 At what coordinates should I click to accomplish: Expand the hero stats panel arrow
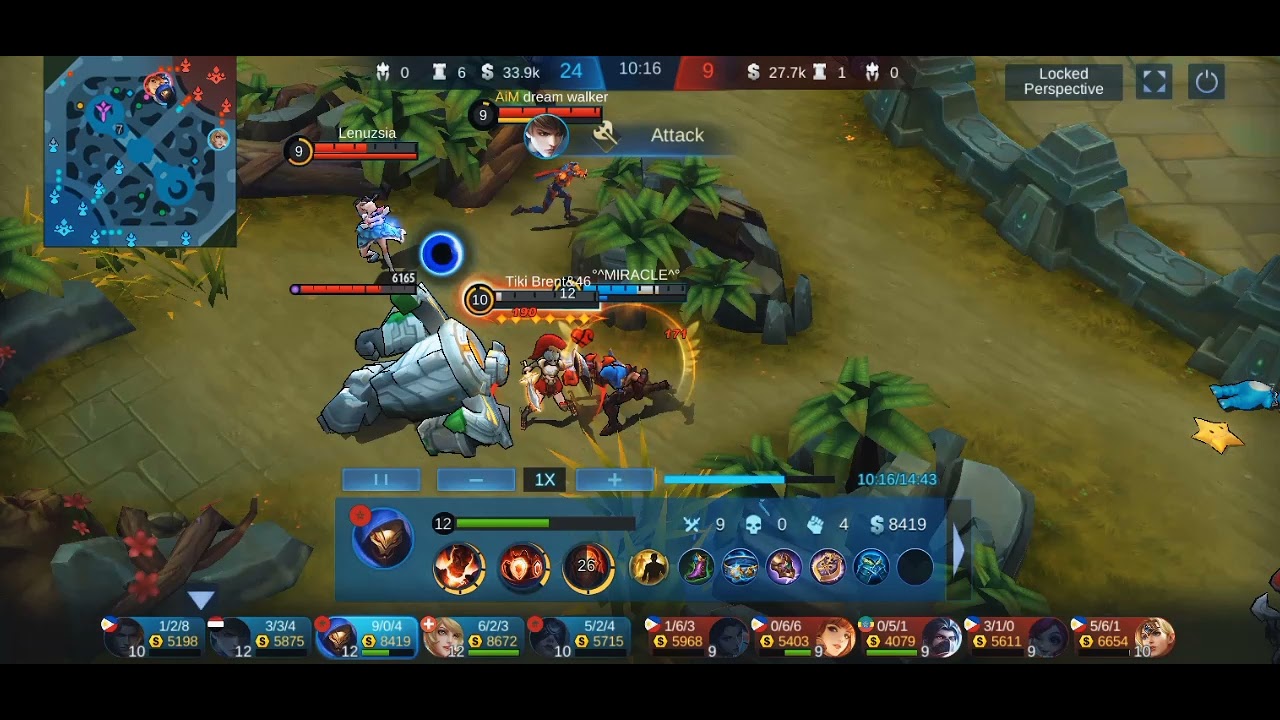coord(959,548)
